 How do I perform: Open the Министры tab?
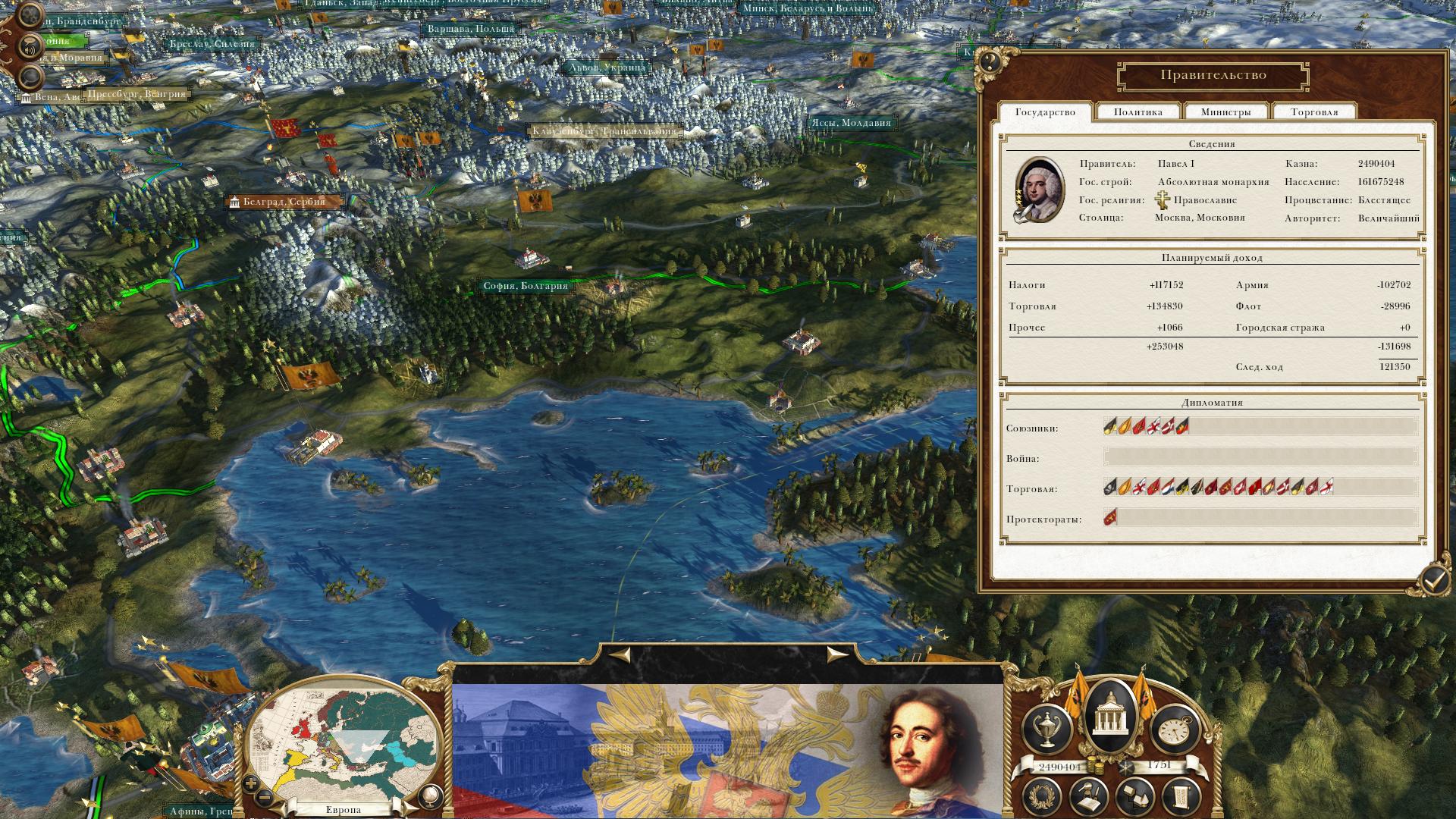(x=1225, y=112)
